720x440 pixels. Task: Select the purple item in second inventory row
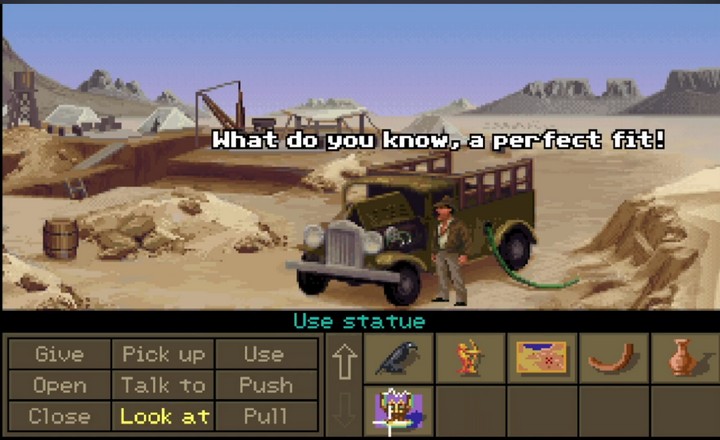pyautogui.click(x=398, y=411)
